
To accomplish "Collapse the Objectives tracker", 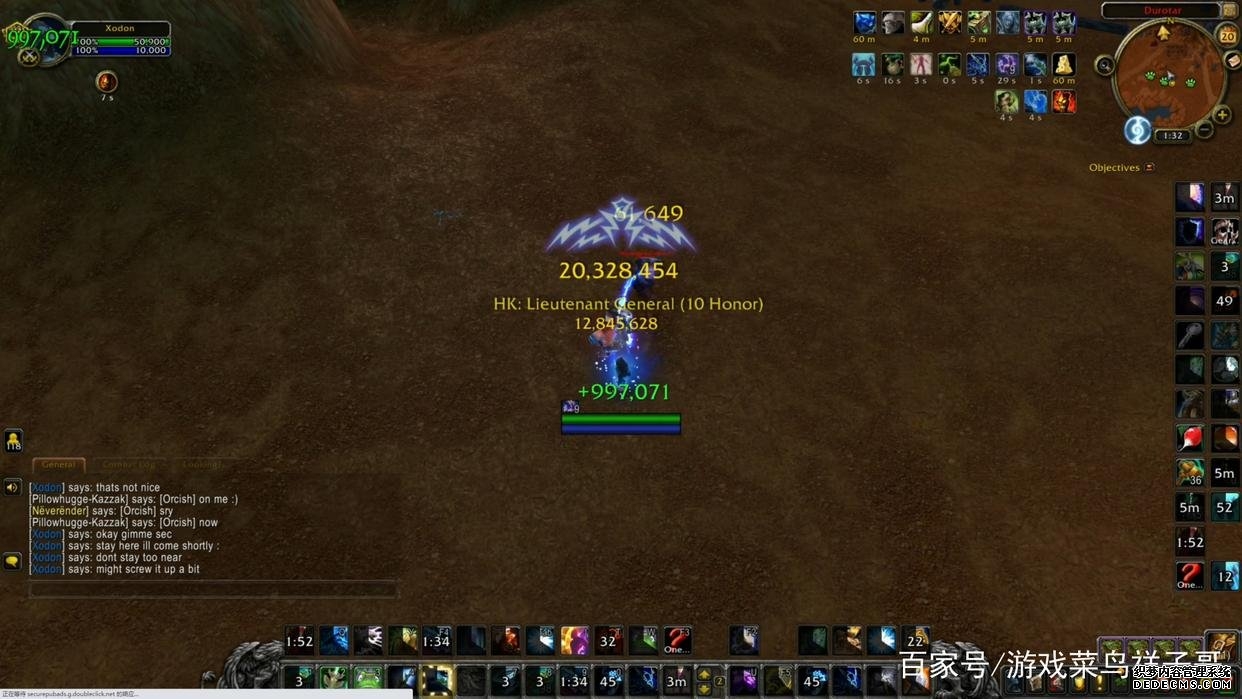I will [x=1150, y=168].
